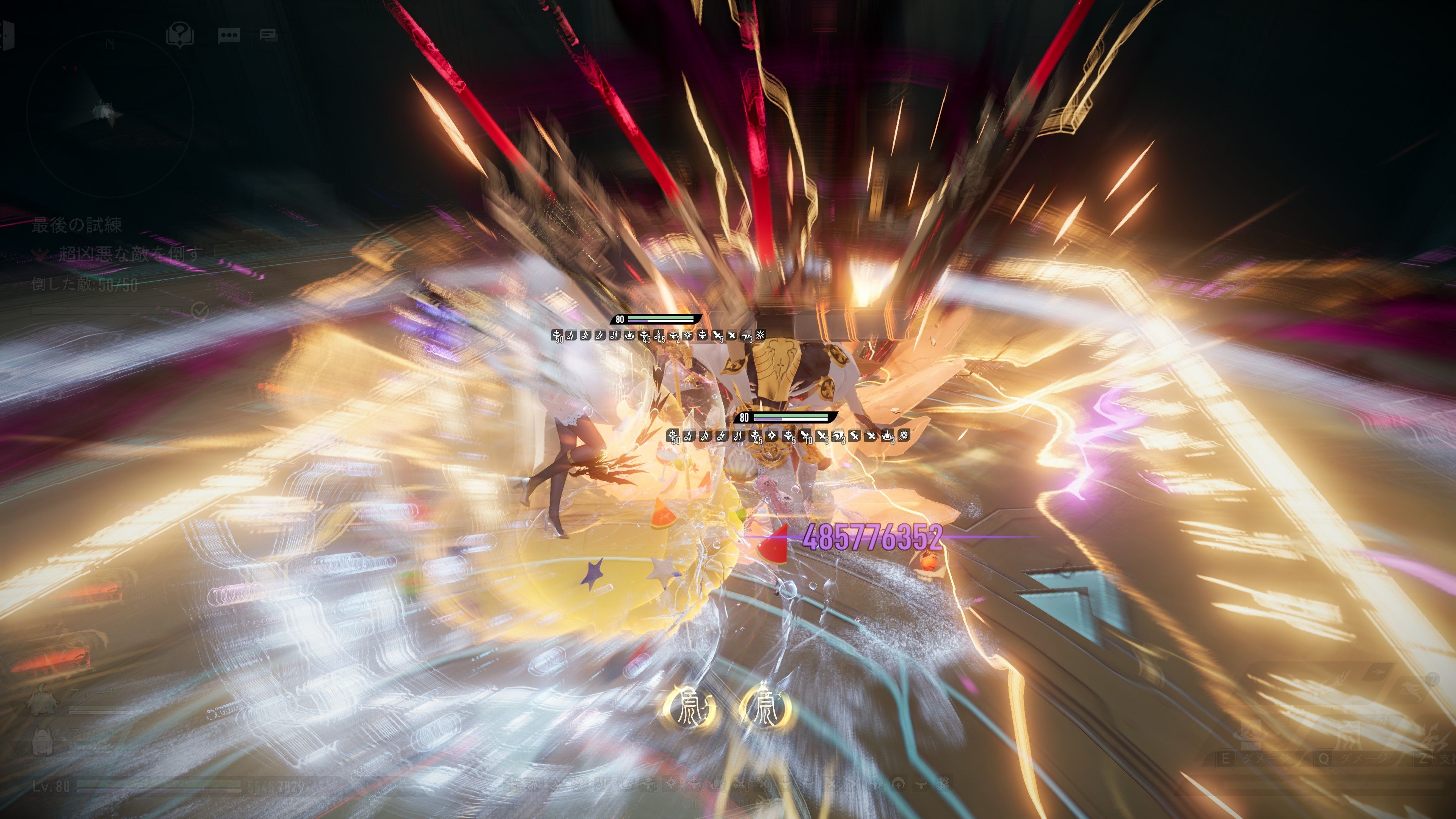This screenshot has height=819, width=1456.
Task: Switch to party member フィーナ
Action: click(x=42, y=703)
